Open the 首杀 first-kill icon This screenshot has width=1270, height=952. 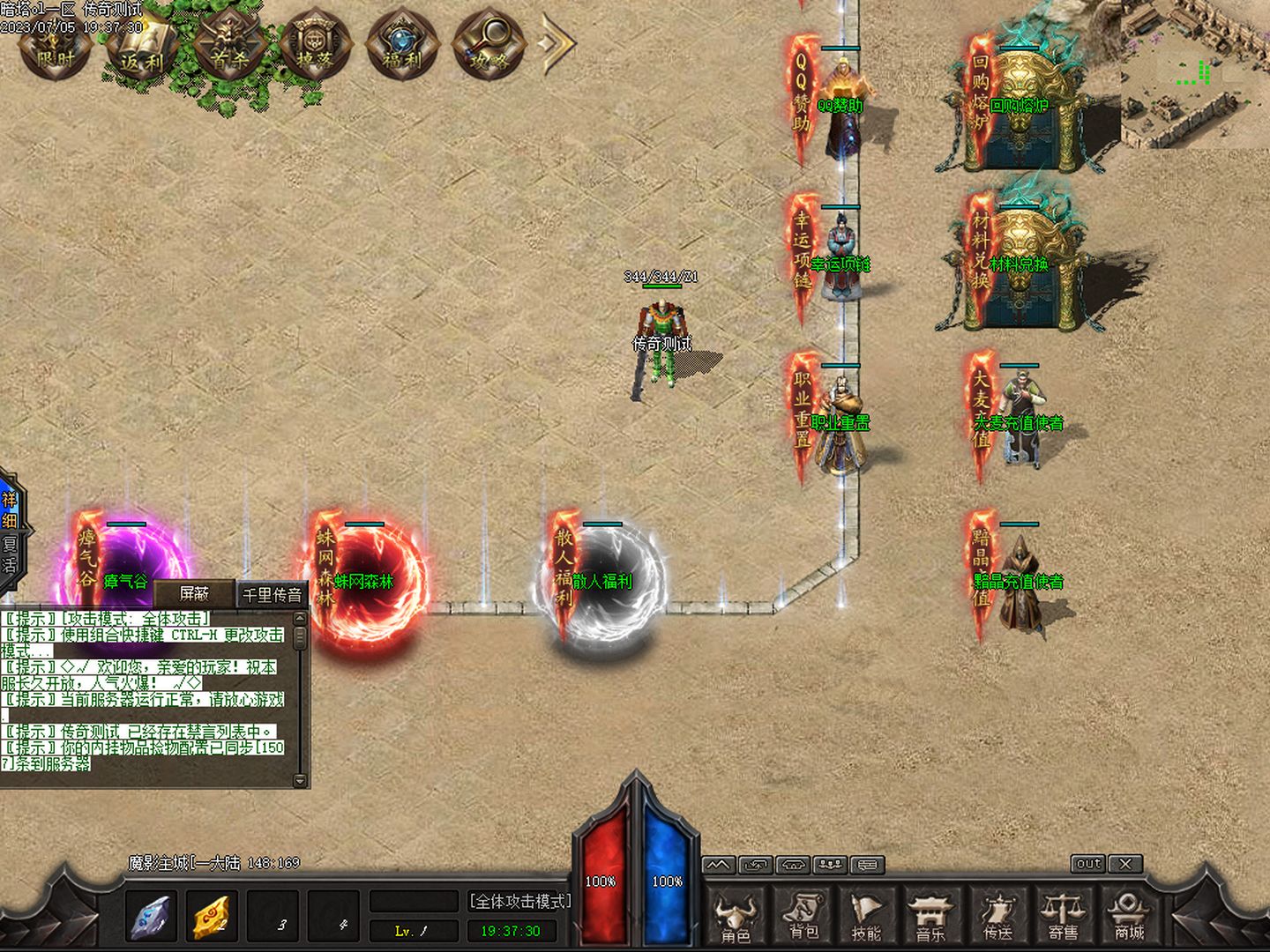pyautogui.click(x=228, y=46)
